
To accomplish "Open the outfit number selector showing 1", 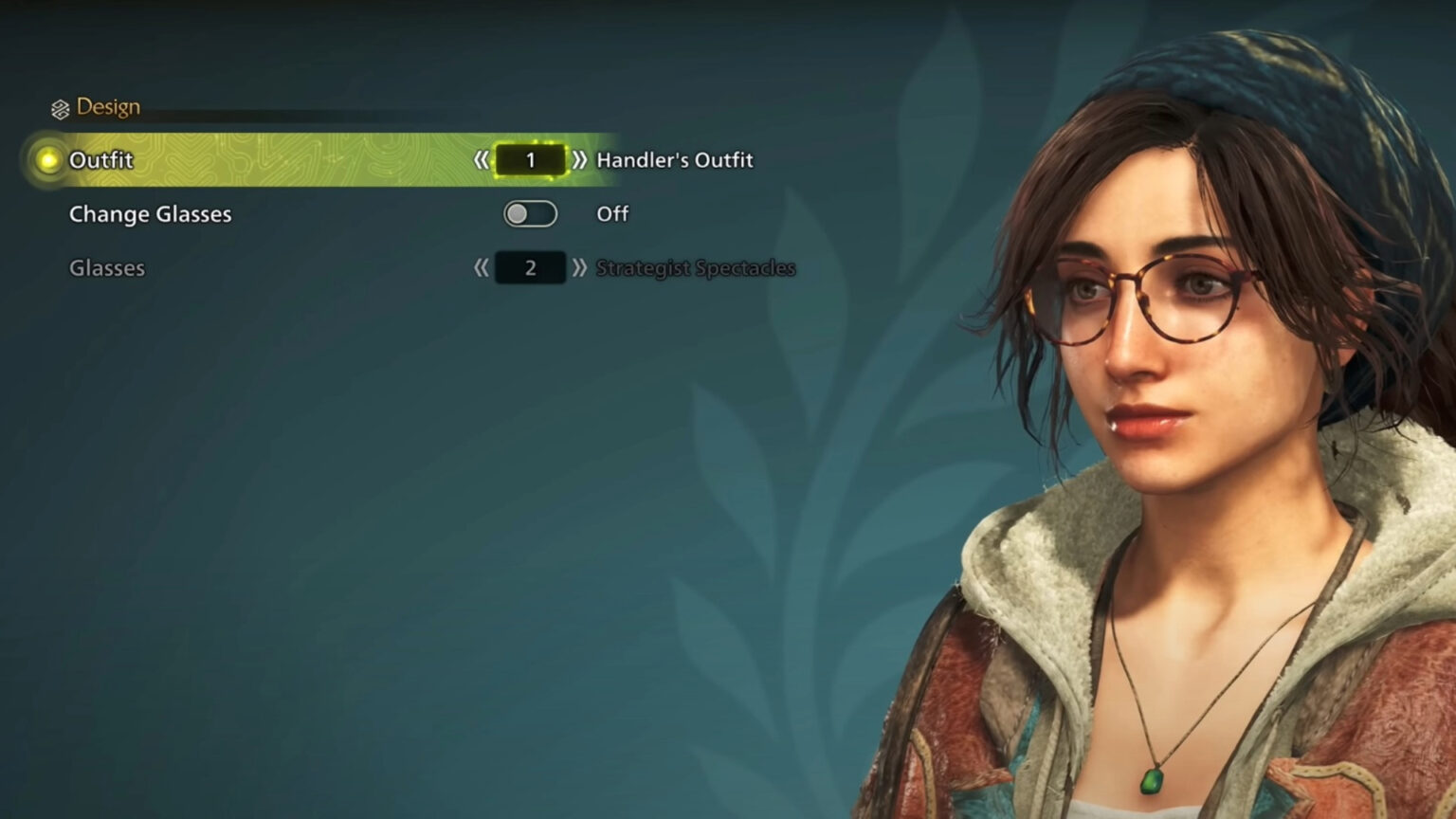I will tap(530, 159).
